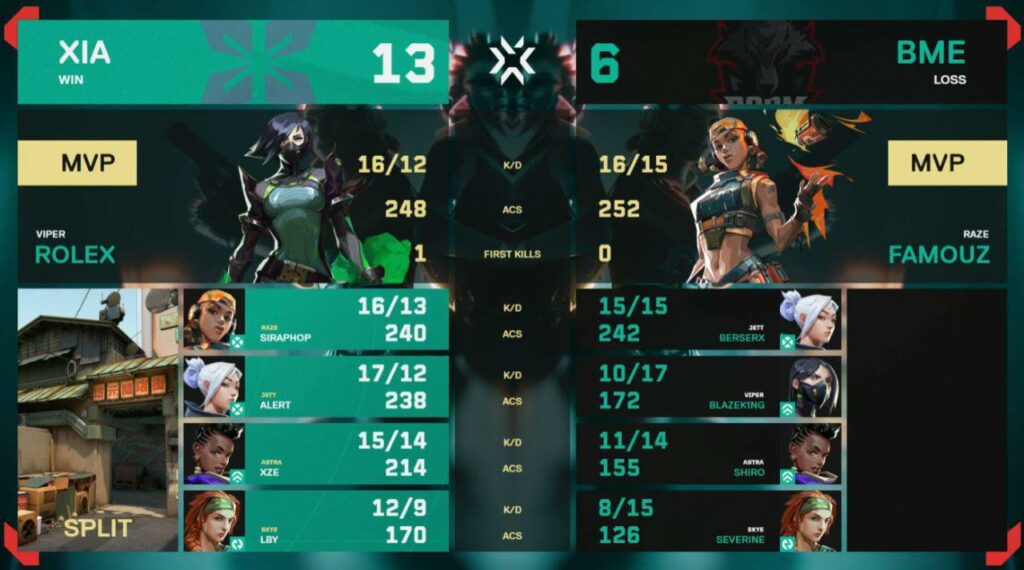Choose LBY's Skye stats row
1024x570 pixels.
pos(316,521)
